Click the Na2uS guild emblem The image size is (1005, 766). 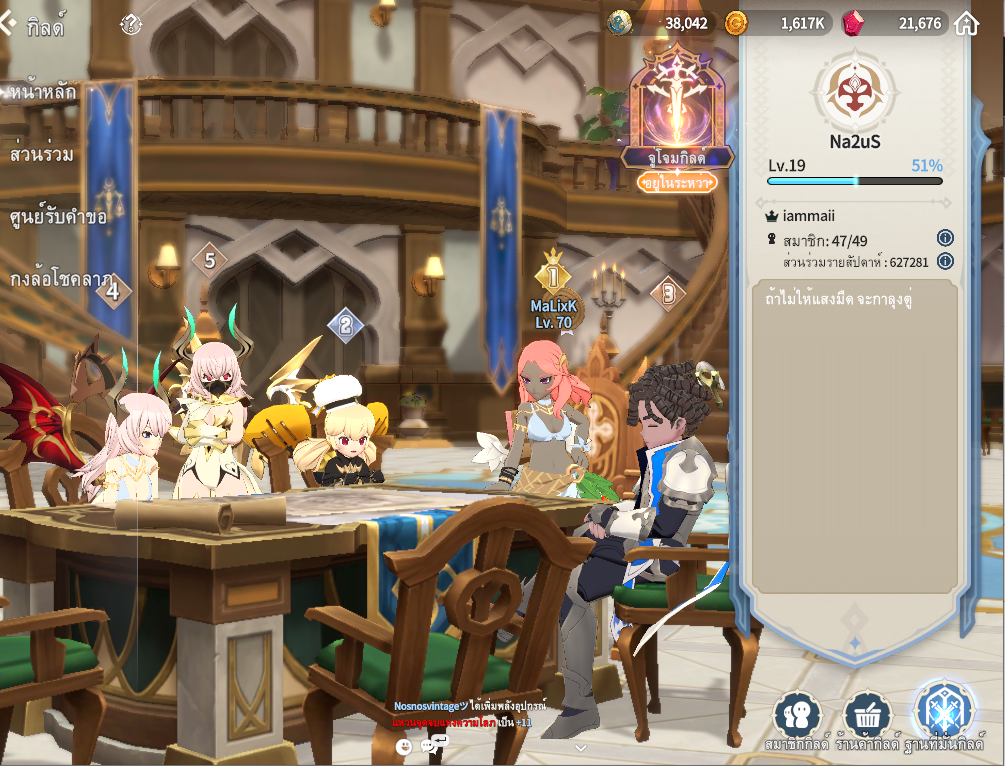(854, 90)
